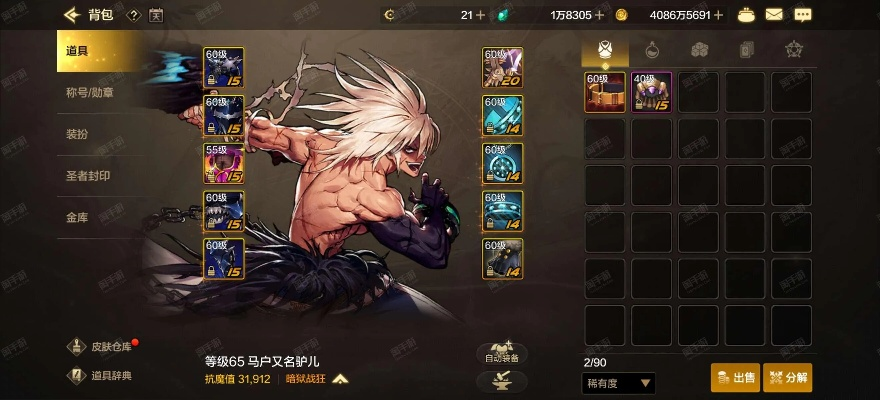Select the level 40 purple gem ring
The height and width of the screenshot is (400, 880).
[651, 92]
